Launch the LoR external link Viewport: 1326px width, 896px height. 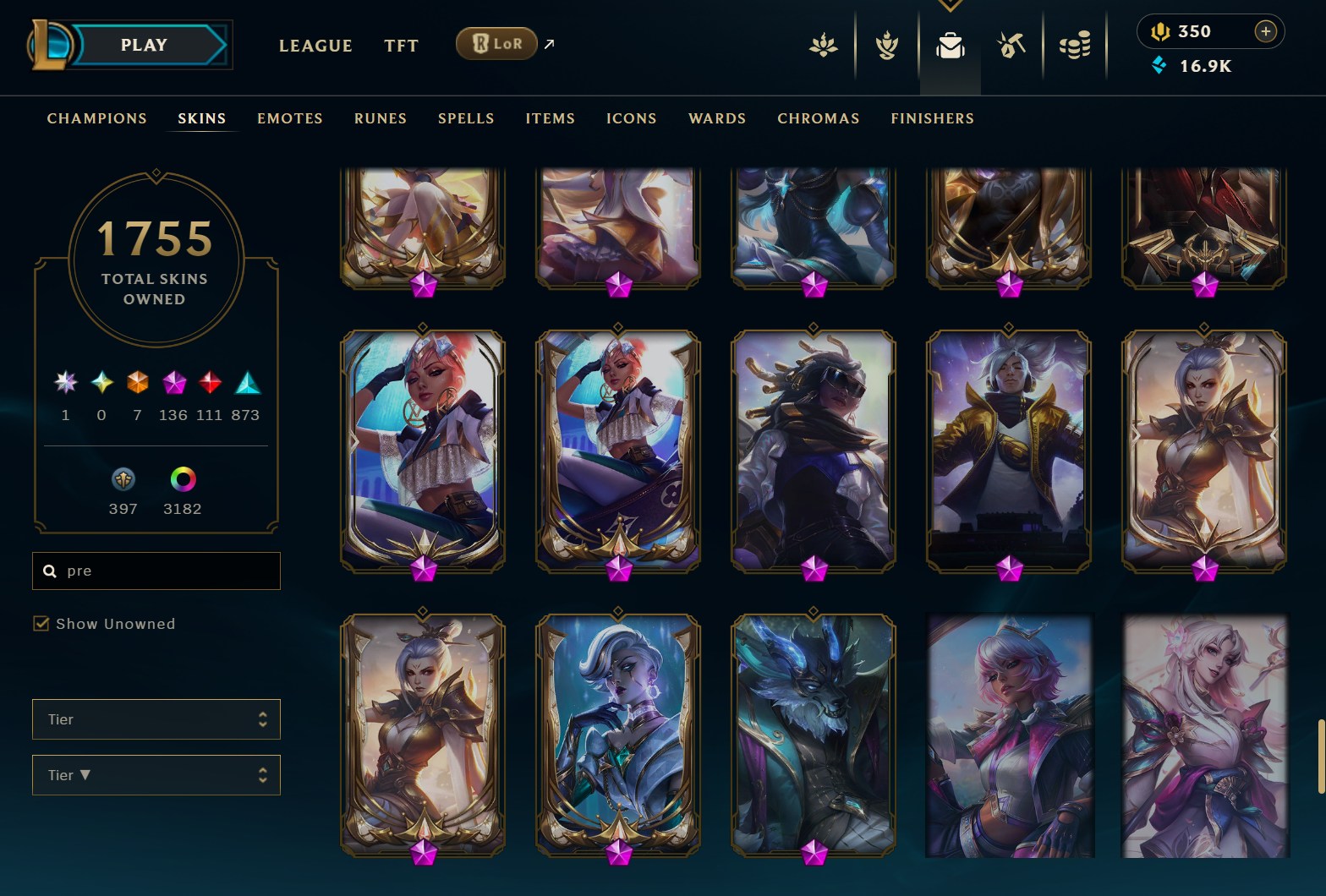[497, 44]
